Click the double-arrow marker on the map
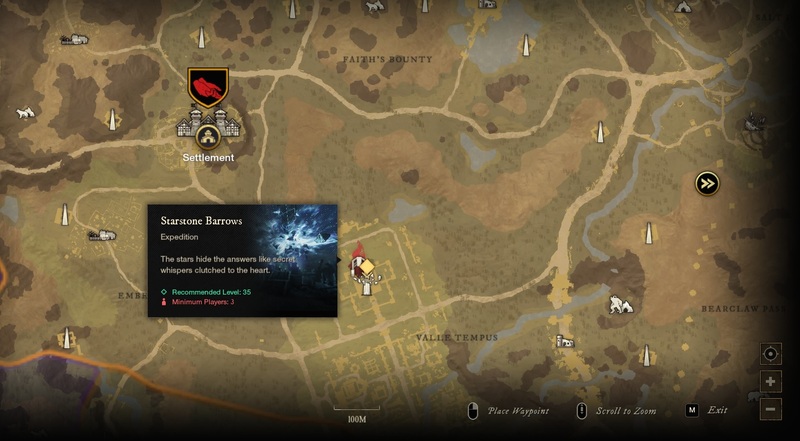Image resolution: width=800 pixels, height=441 pixels. [x=708, y=183]
